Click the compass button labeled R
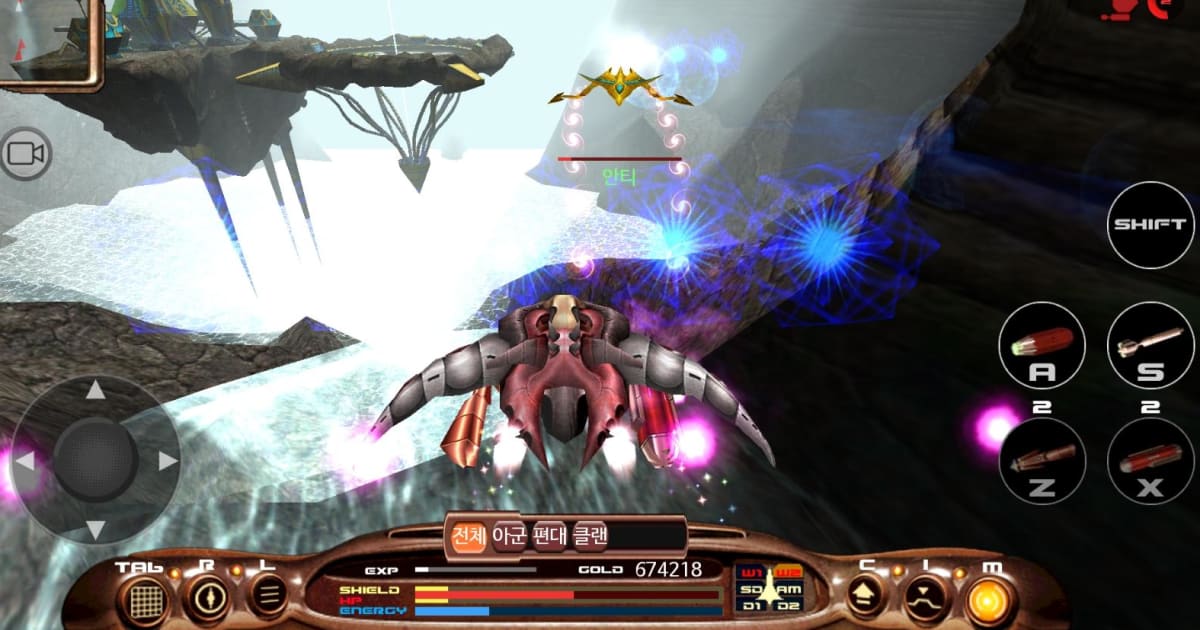Image resolution: width=1200 pixels, height=630 pixels. coord(208,598)
